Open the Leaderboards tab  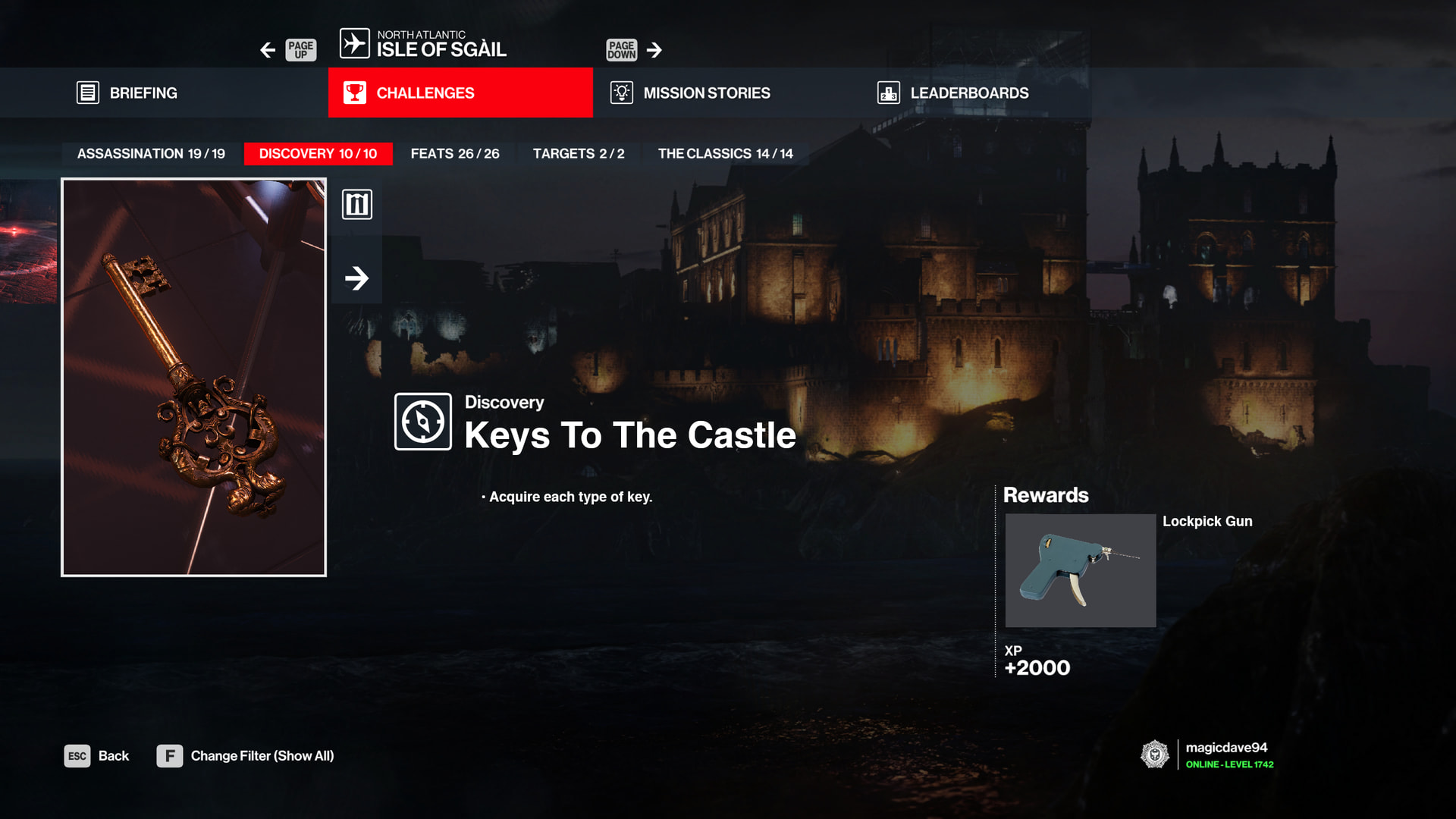[x=968, y=93]
